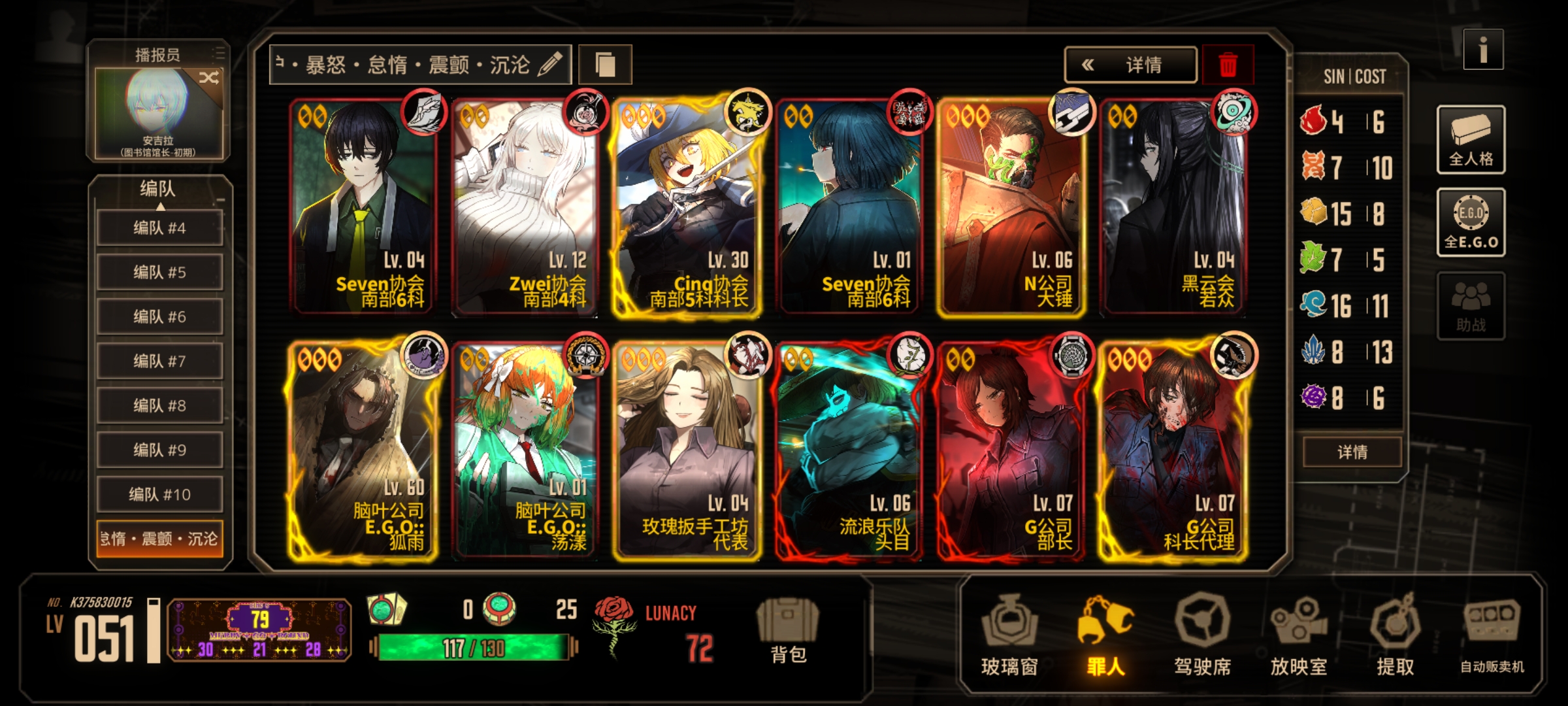Select the 全人格 panel icon on the right

(x=1471, y=139)
